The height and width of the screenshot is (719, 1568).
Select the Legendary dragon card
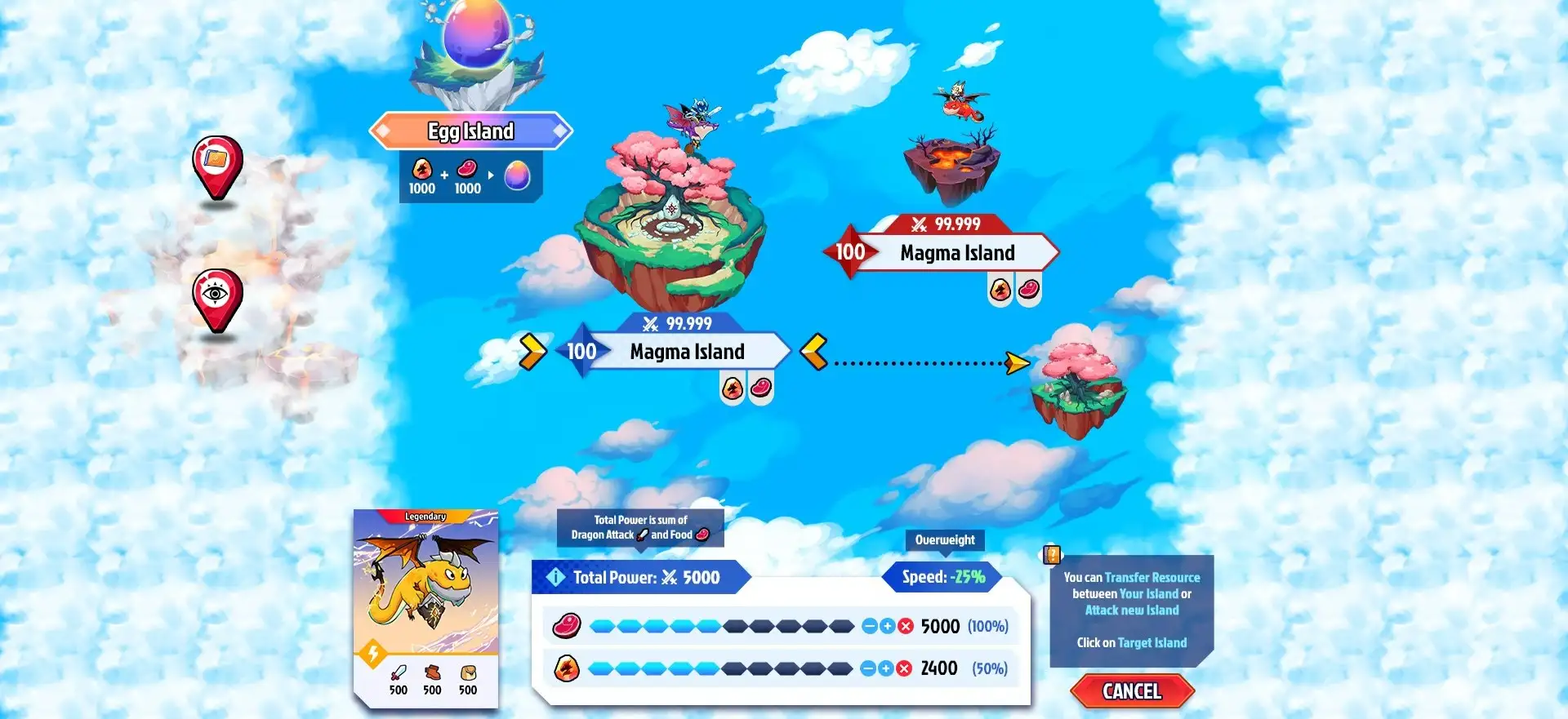pos(425,606)
